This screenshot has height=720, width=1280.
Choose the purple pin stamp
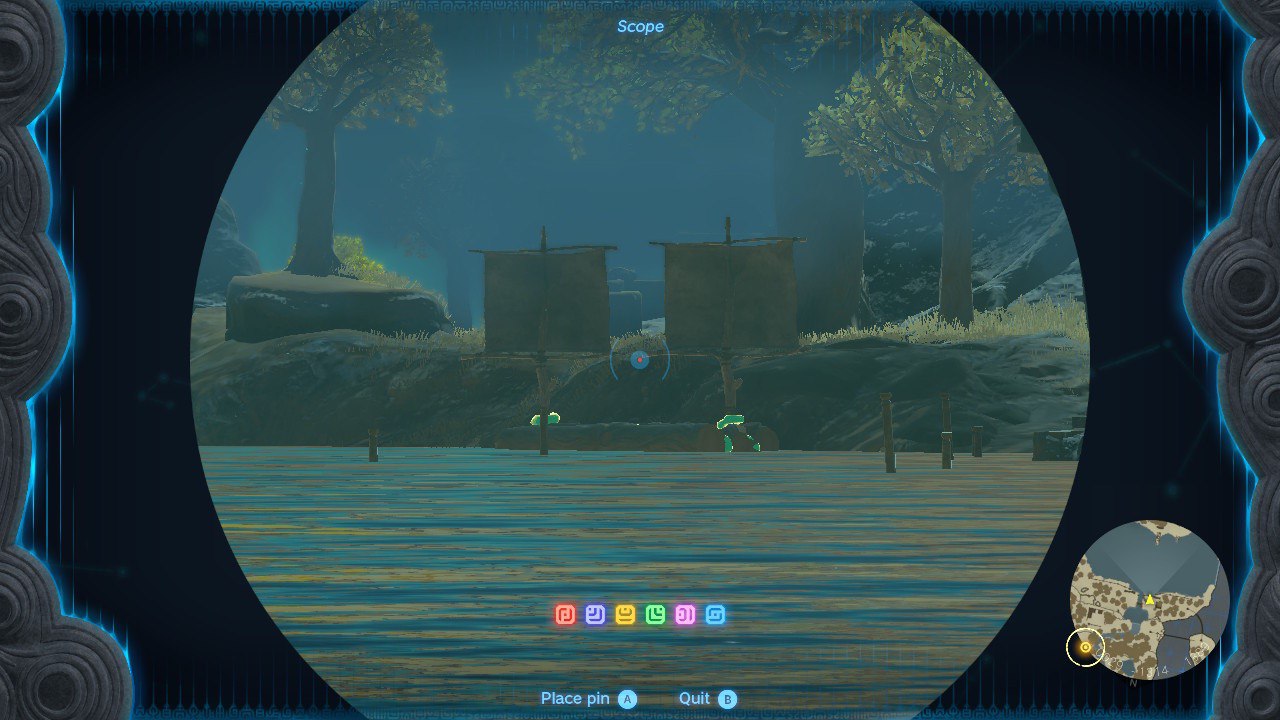595,615
